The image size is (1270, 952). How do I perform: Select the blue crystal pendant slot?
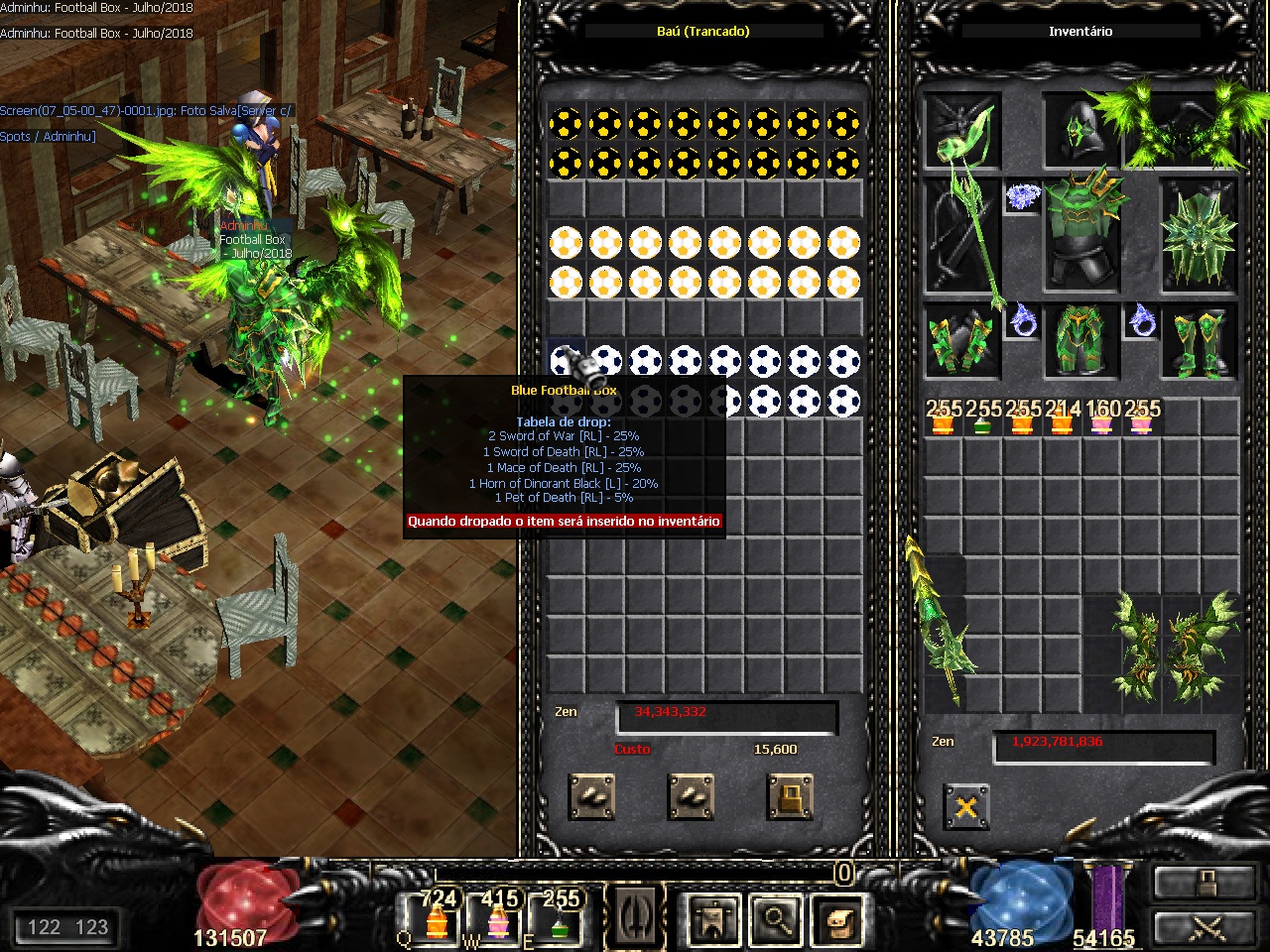[1022, 197]
